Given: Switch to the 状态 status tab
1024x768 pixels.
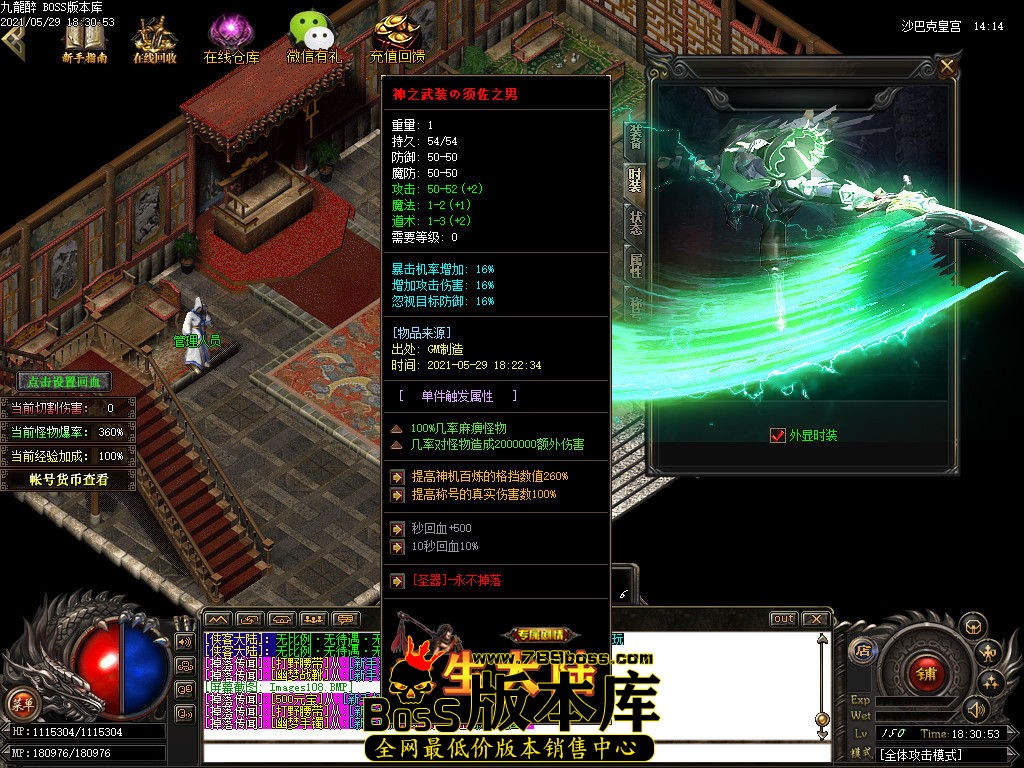Looking at the screenshot, I should pyautogui.click(x=635, y=222).
